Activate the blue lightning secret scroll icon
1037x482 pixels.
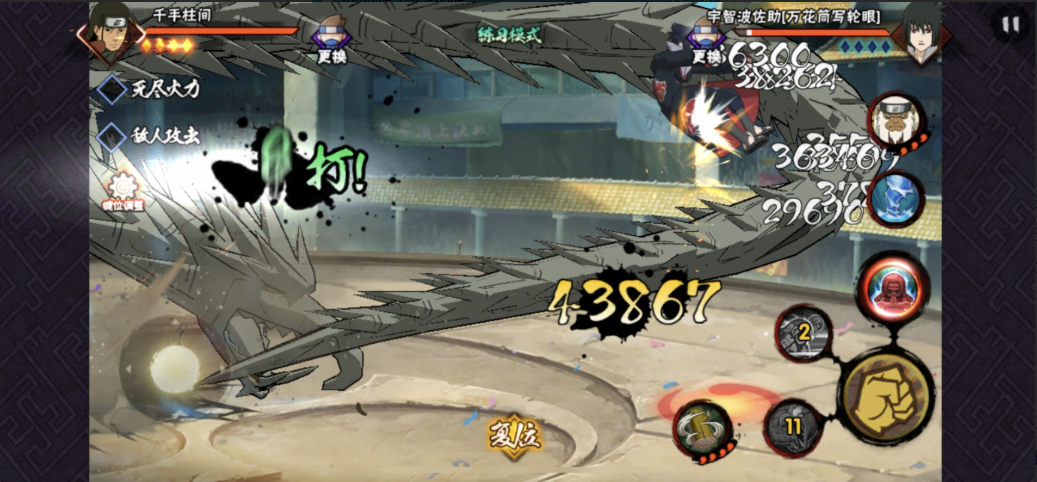[x=894, y=198]
